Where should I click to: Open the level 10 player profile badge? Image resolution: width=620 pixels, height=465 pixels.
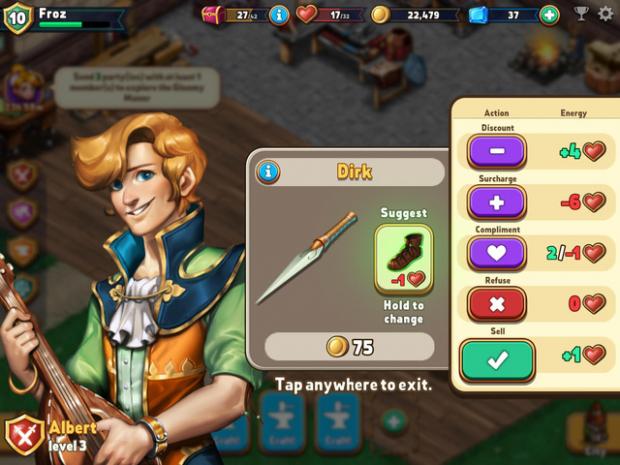click(x=16, y=17)
